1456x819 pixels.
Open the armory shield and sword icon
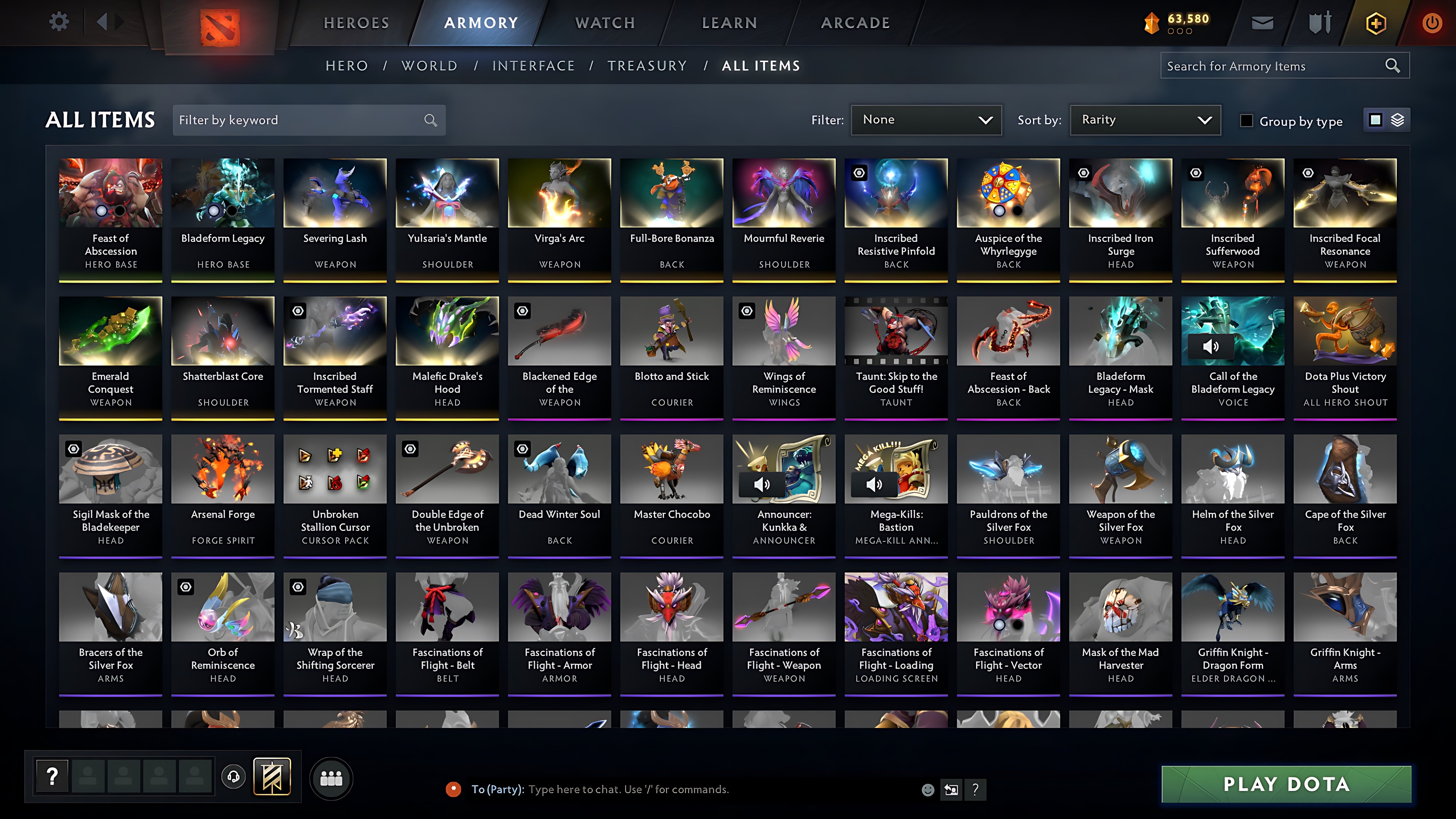pos(1319,22)
